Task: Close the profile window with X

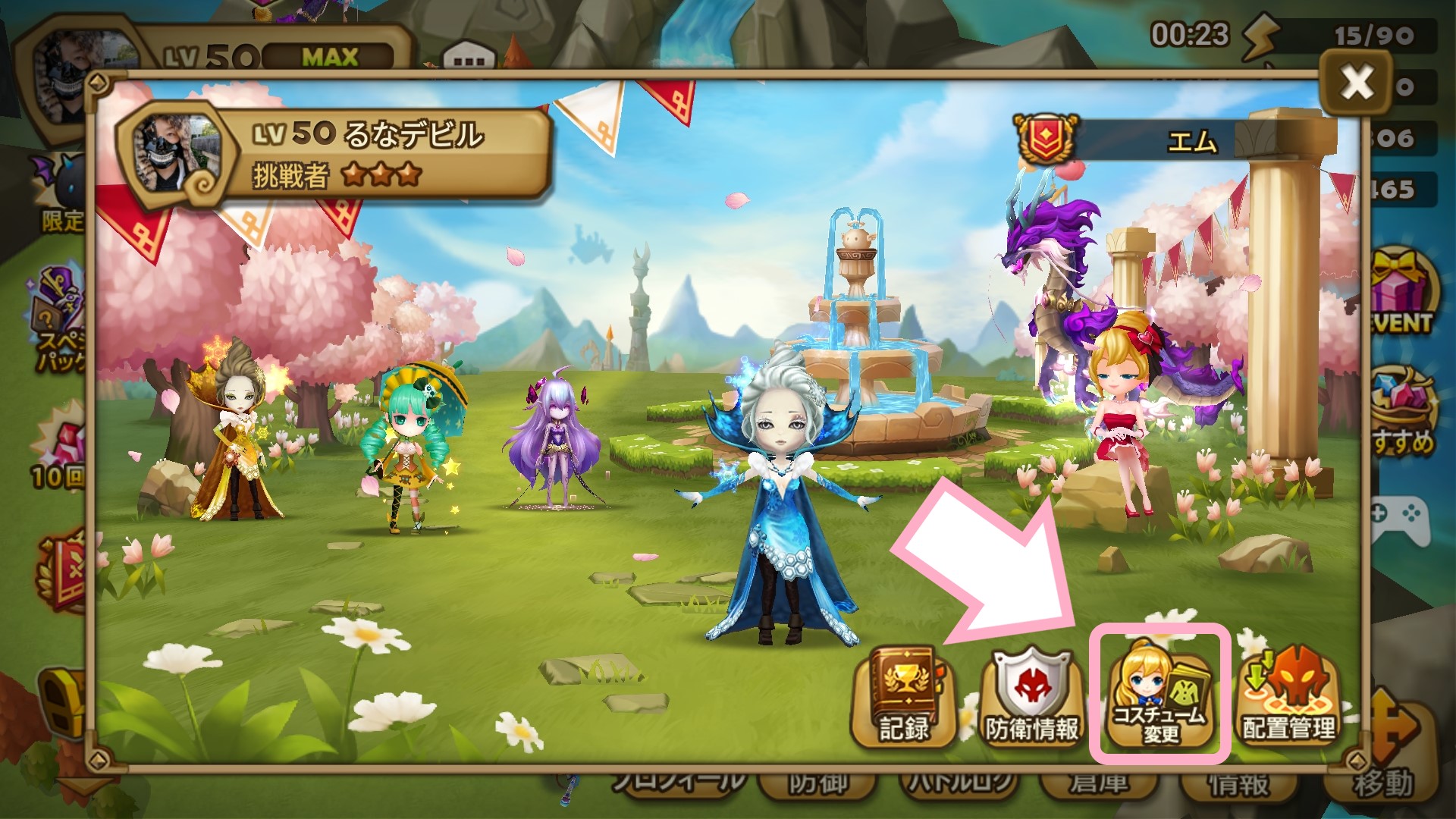Action: click(1356, 81)
